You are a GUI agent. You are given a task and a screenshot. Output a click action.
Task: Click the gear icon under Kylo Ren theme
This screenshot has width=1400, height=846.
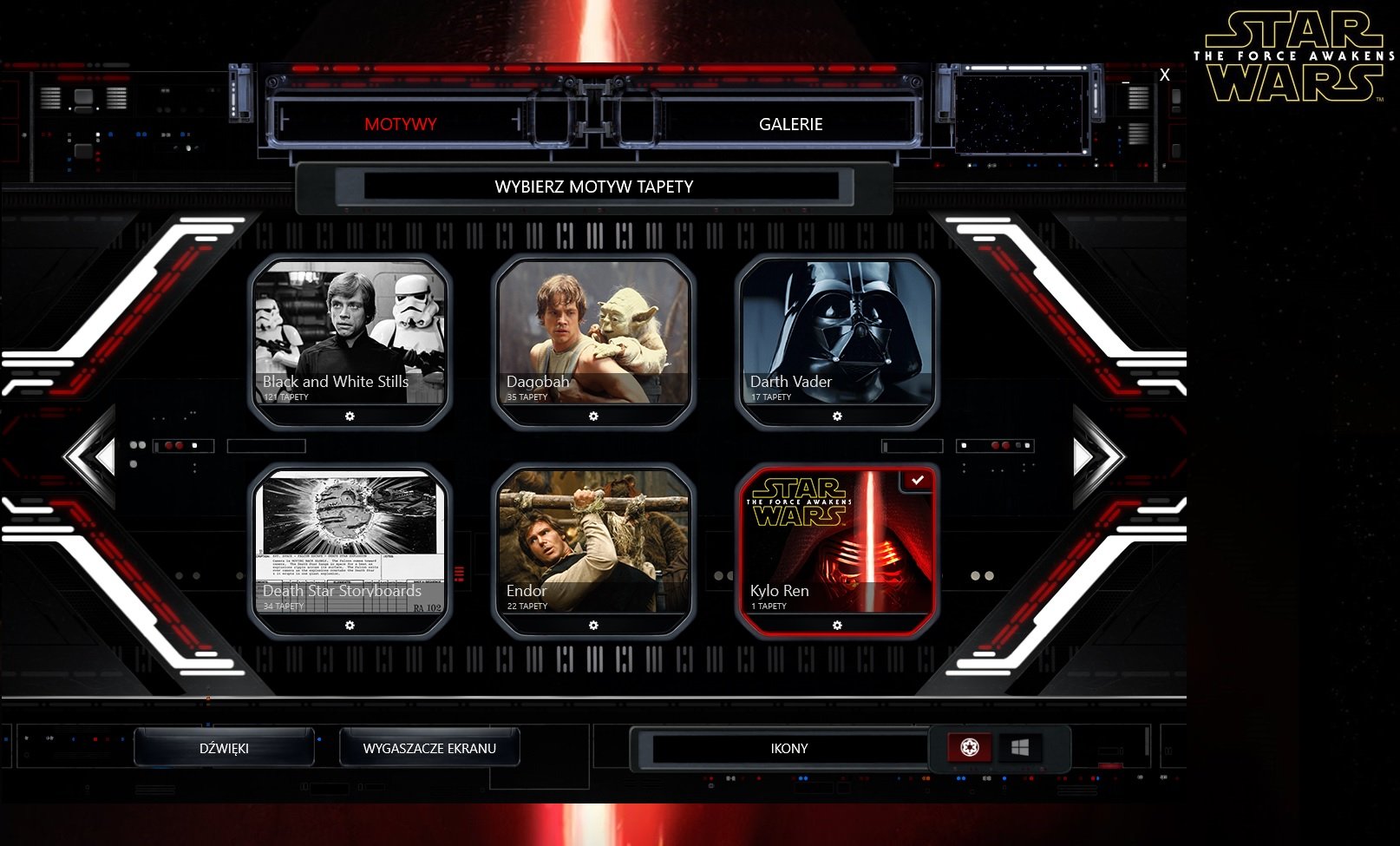838,623
